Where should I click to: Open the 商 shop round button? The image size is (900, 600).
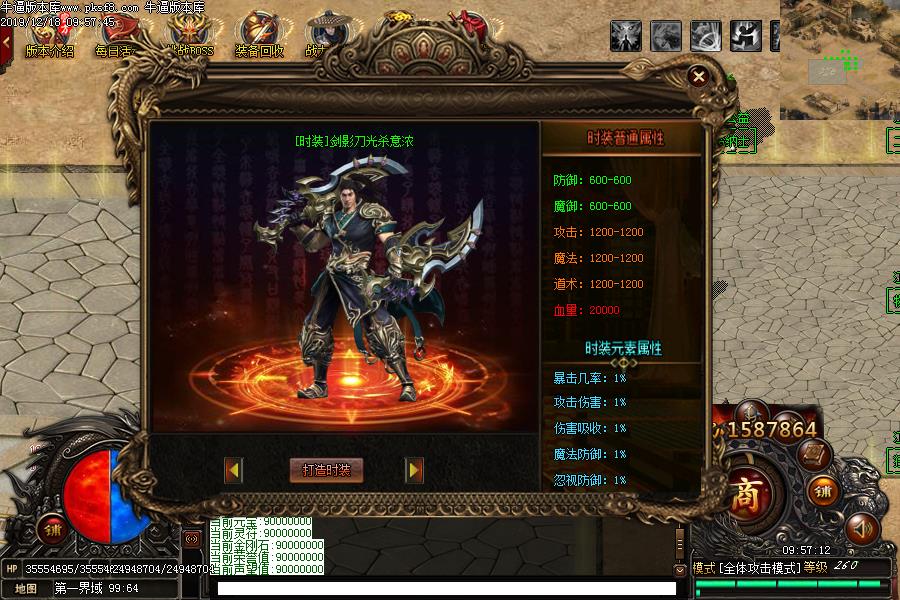[746, 497]
